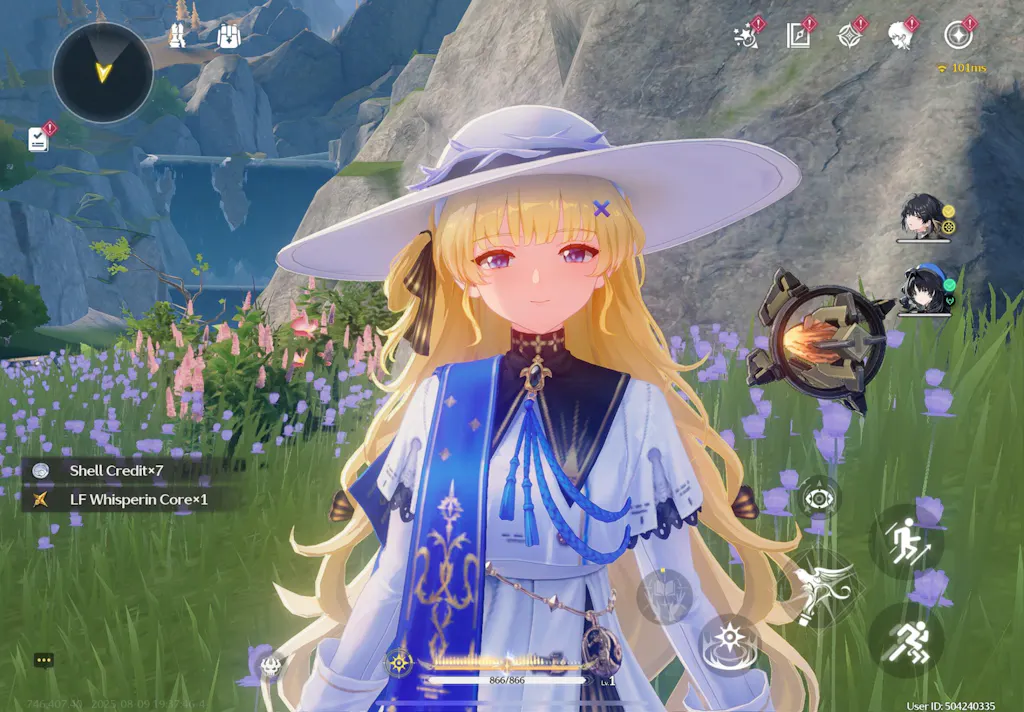The height and width of the screenshot is (712, 1024).
Task: Tap the jump button
Action: click(x=905, y=541)
